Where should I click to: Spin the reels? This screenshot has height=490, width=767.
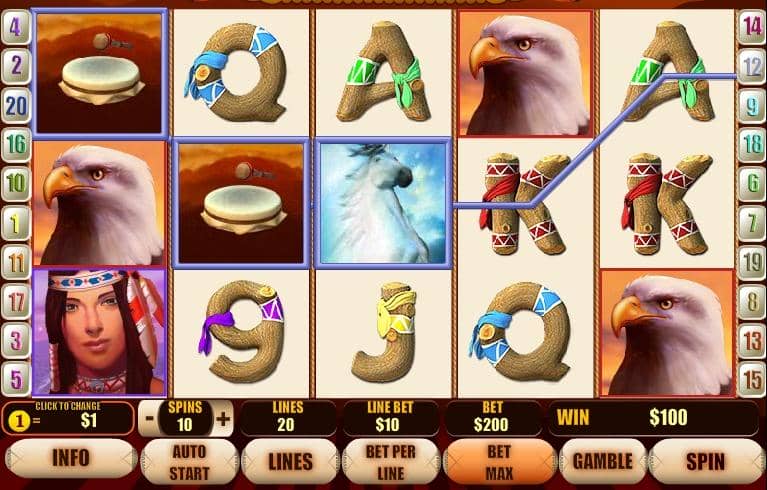705,461
